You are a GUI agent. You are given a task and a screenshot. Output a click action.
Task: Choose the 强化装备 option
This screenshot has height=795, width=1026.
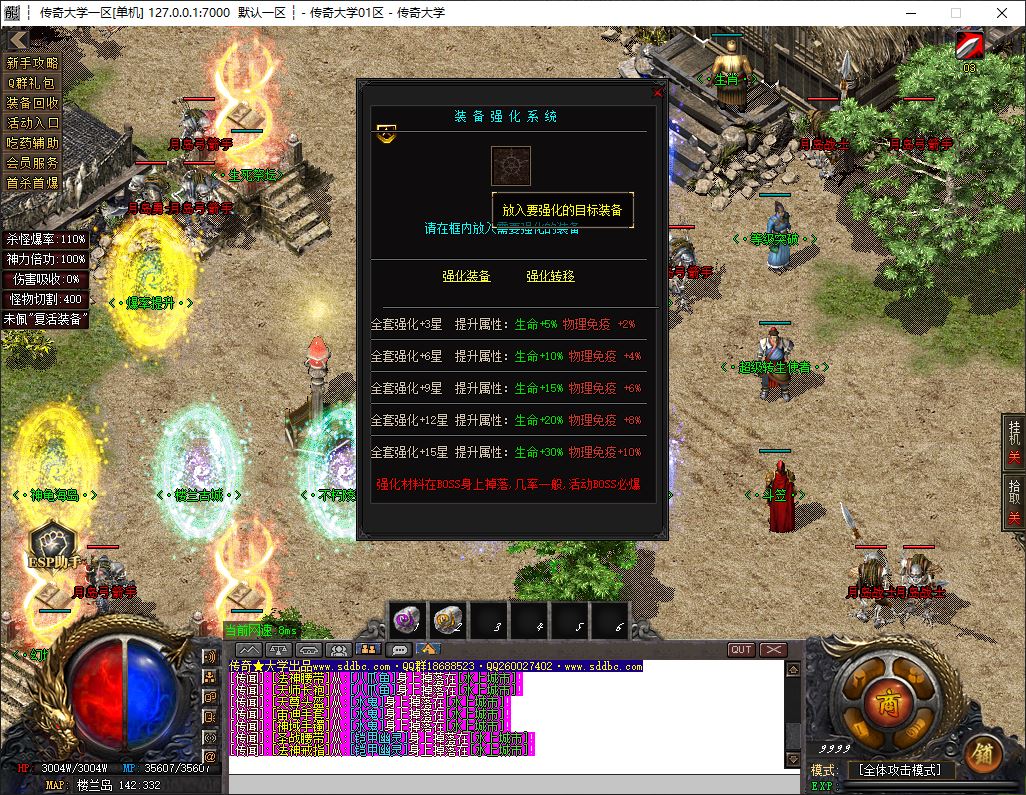coord(466,276)
